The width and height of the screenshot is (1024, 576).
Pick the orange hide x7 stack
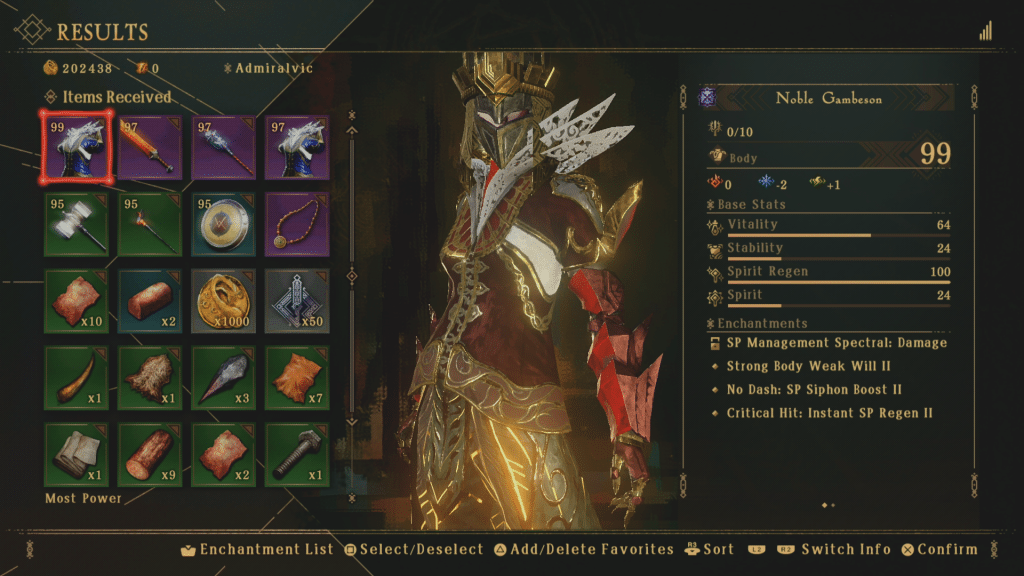tap(297, 378)
